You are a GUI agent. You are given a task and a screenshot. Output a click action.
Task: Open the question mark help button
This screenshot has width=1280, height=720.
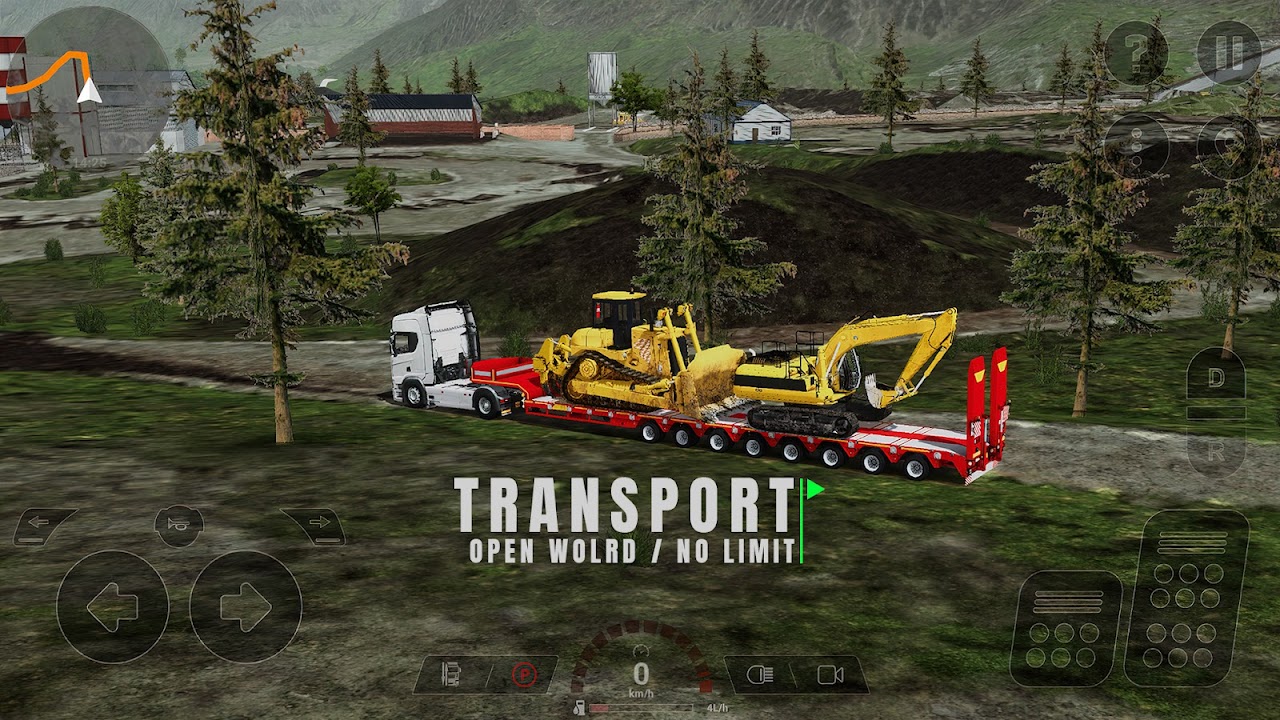click(x=1137, y=53)
